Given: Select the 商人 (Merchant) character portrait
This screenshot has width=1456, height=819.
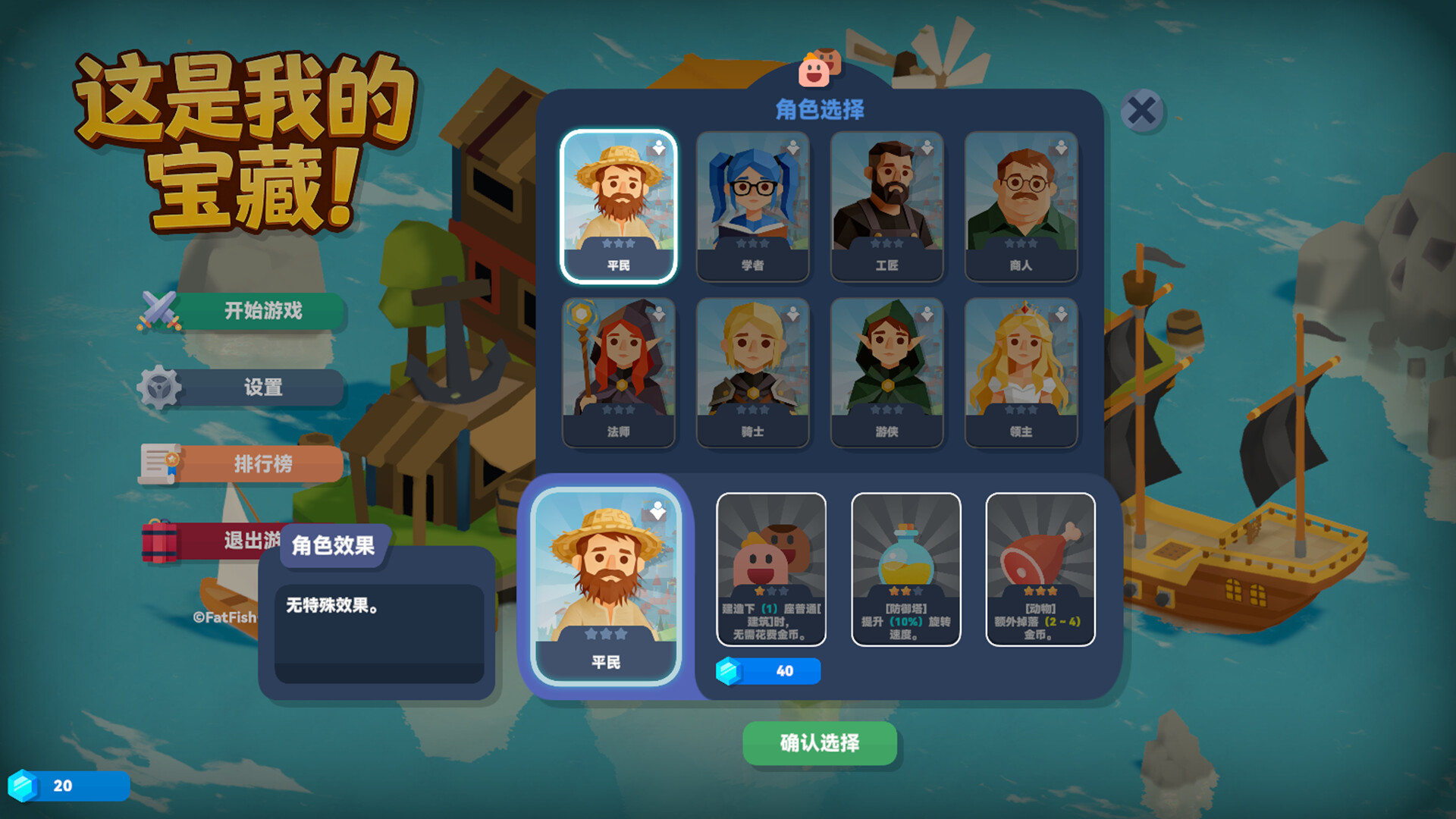Looking at the screenshot, I should point(1021,206).
